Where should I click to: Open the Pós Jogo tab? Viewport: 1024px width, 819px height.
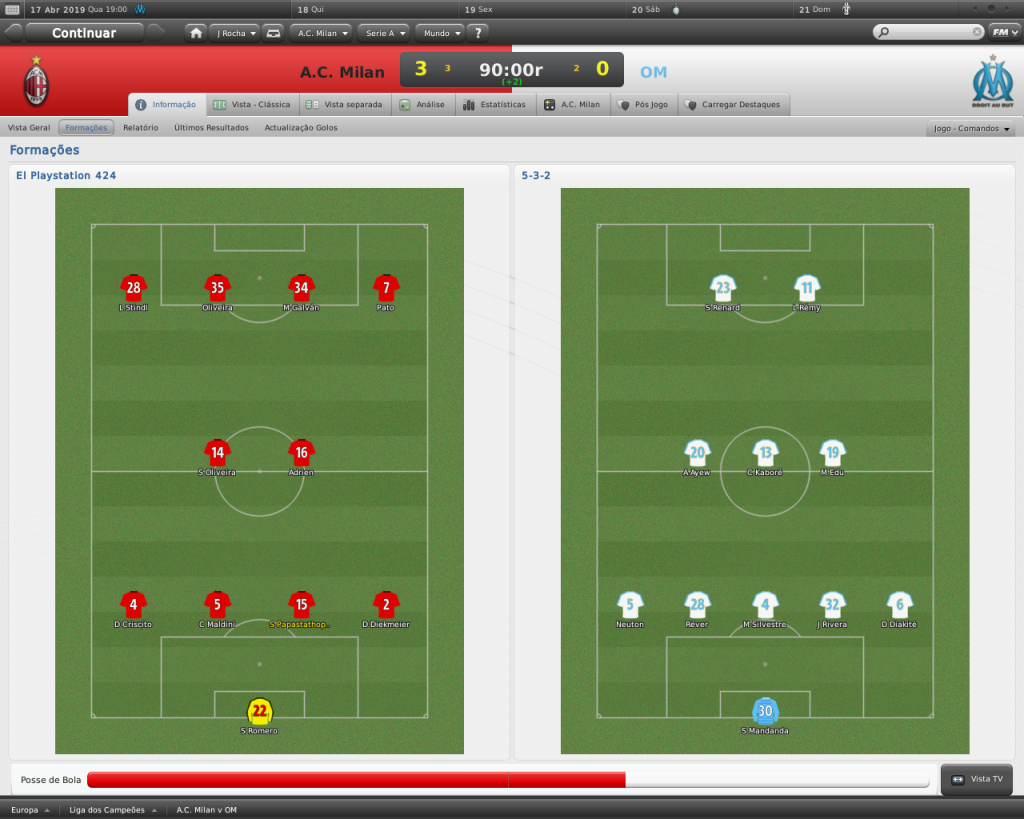(643, 104)
